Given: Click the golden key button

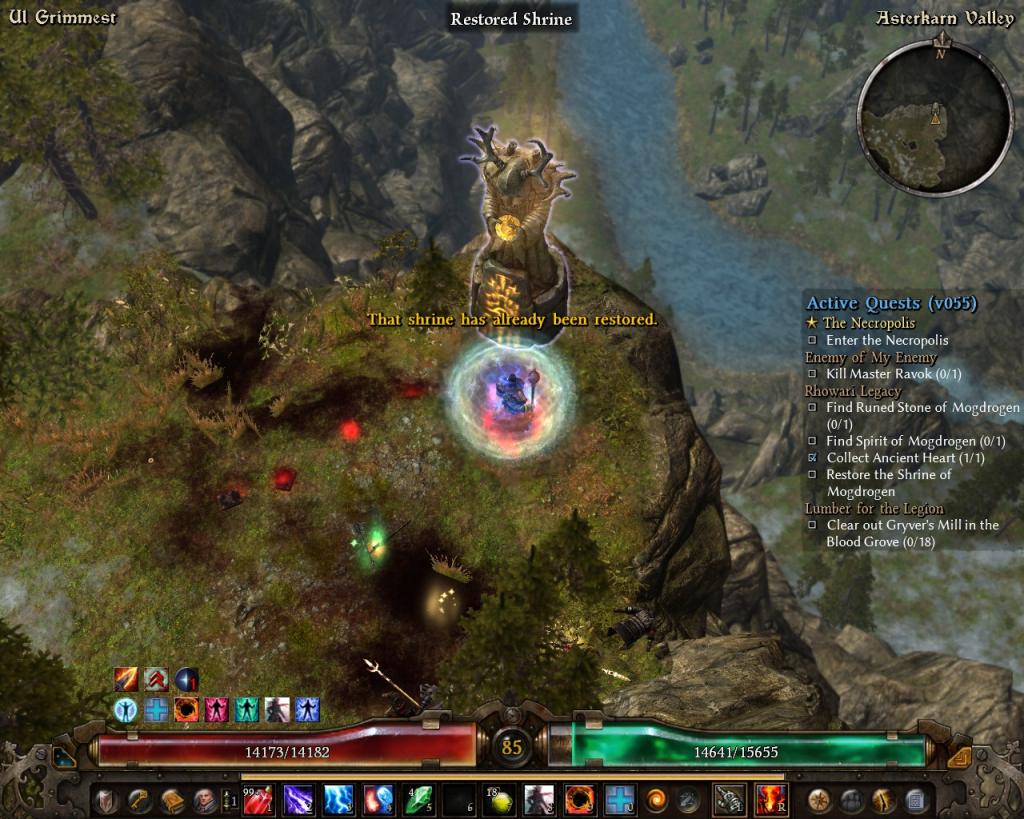Looking at the screenshot, I should point(138,799).
